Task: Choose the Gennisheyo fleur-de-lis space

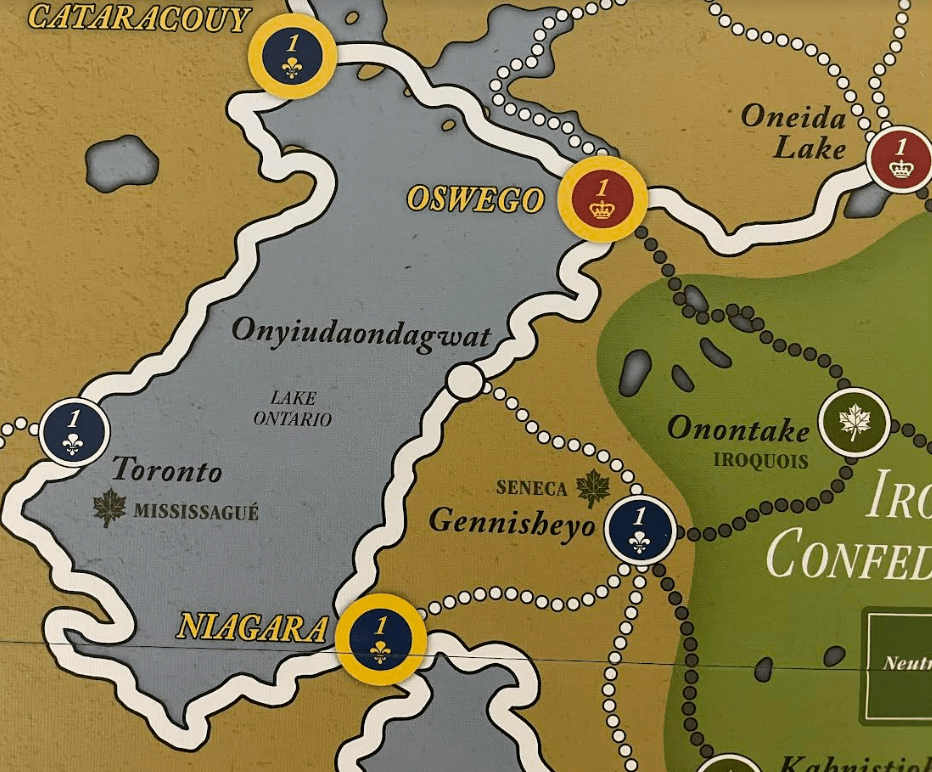Action: [640, 530]
